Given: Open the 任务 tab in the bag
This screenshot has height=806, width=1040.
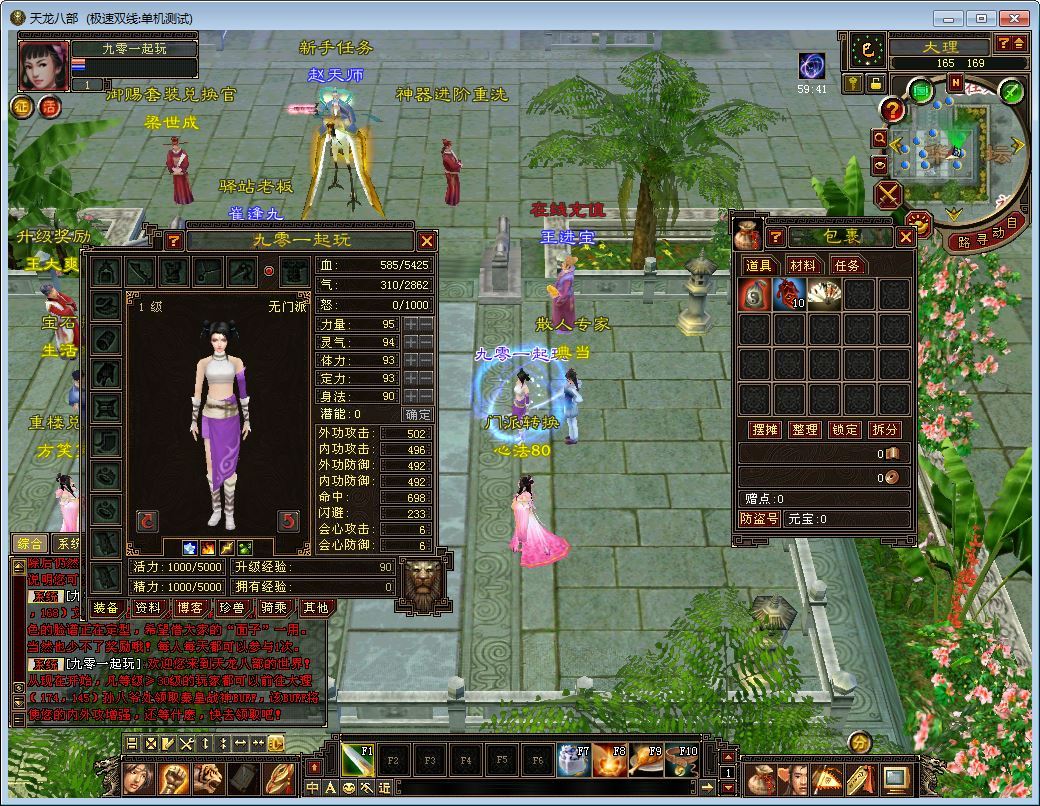Looking at the screenshot, I should 845,265.
